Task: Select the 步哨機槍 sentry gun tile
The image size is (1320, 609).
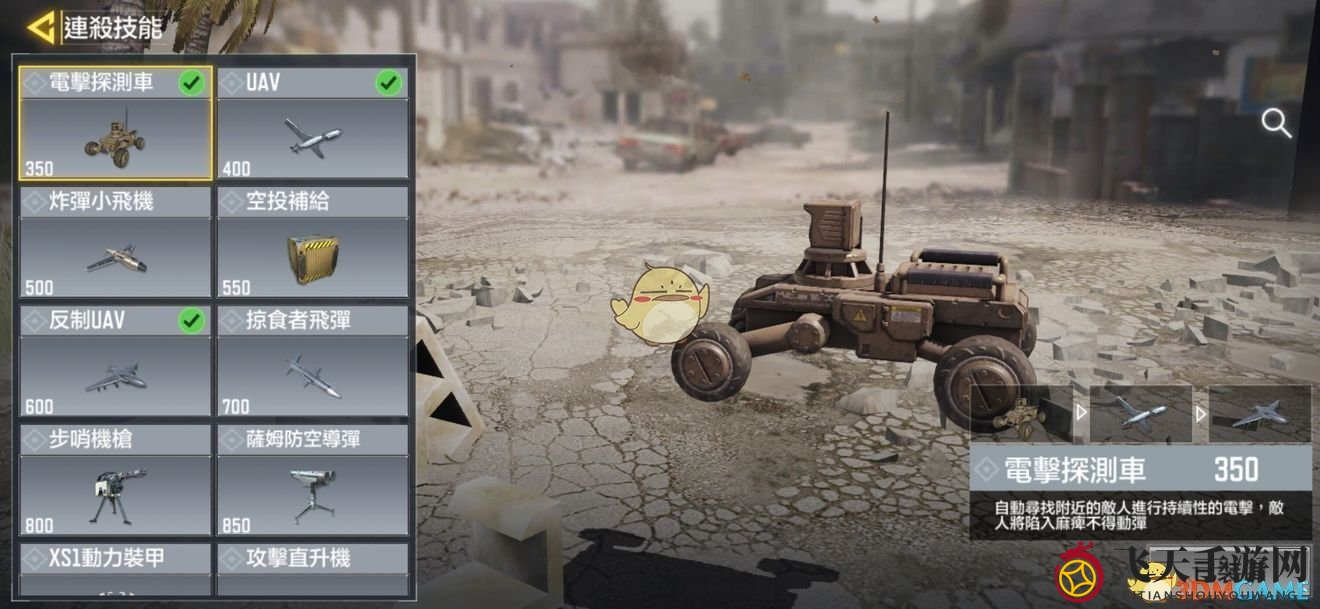Action: click(x=115, y=480)
